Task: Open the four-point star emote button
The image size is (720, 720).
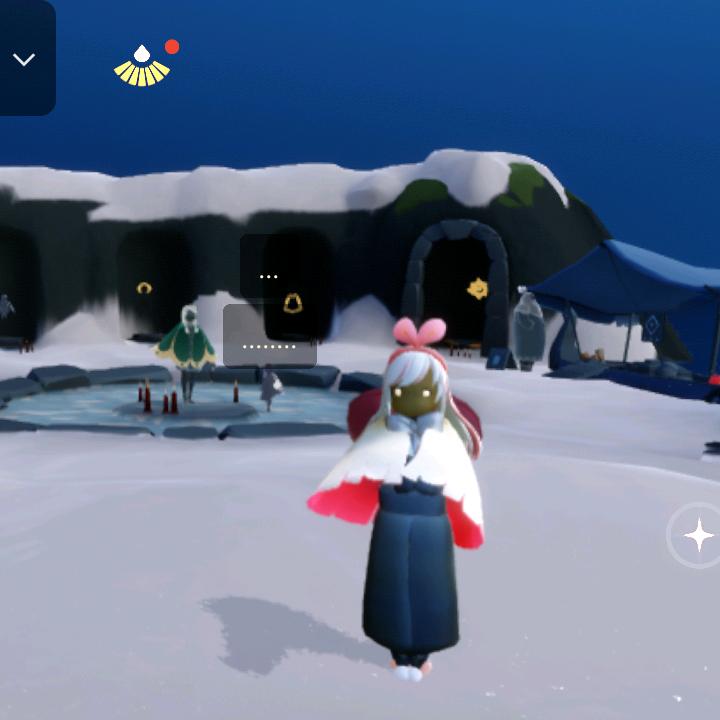Action: [698, 536]
